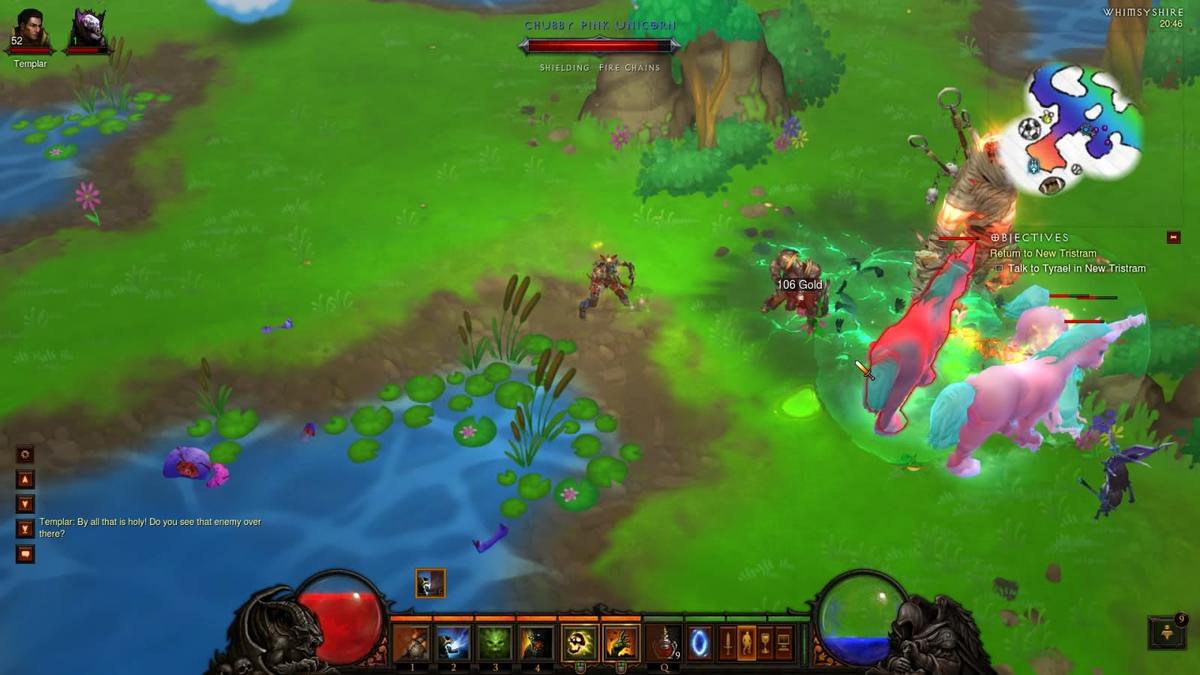Select the glowing green skull skill
The height and width of the screenshot is (675, 1200).
[579, 642]
